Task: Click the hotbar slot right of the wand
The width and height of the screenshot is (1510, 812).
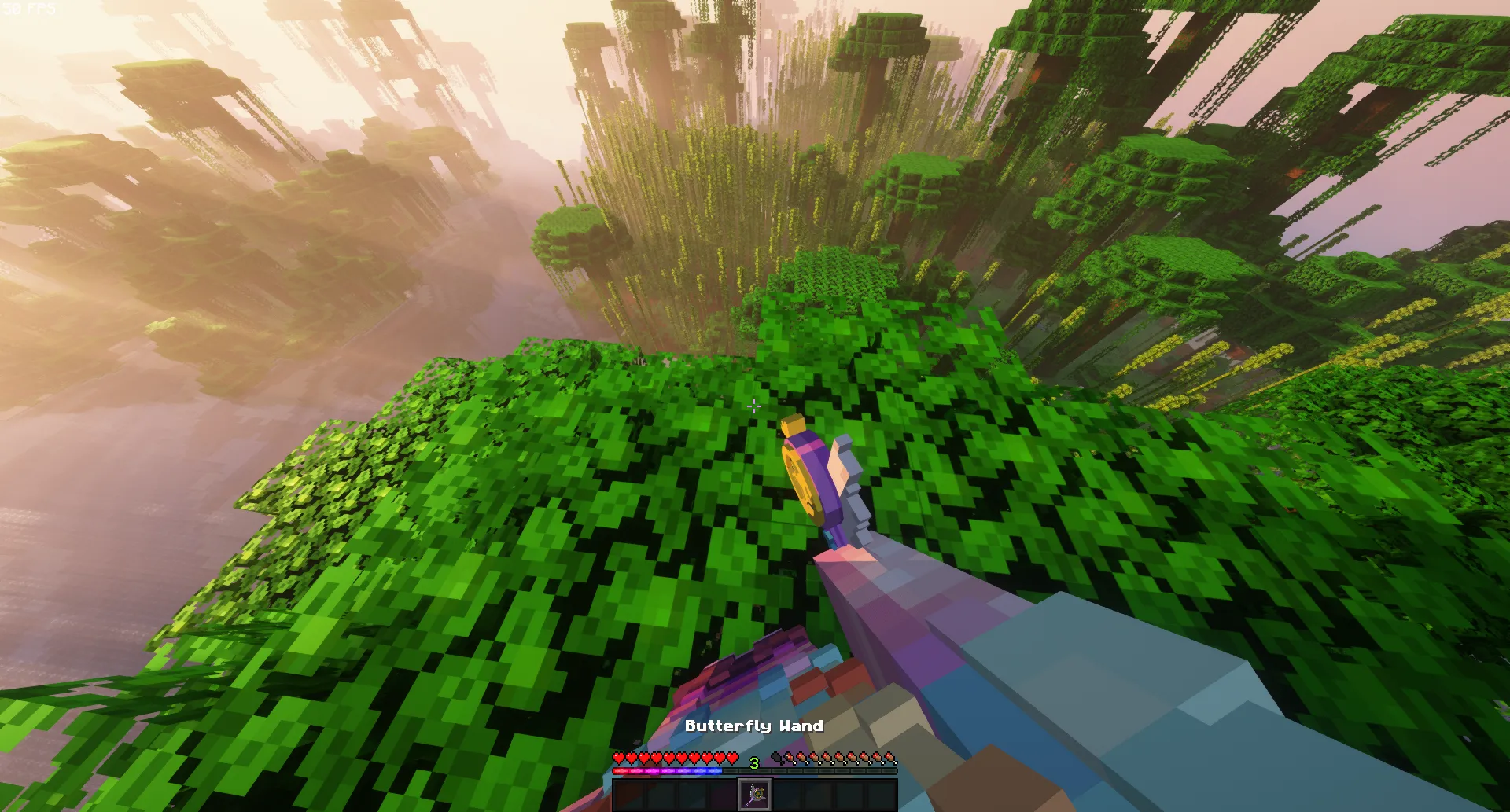Action: tap(787, 795)
